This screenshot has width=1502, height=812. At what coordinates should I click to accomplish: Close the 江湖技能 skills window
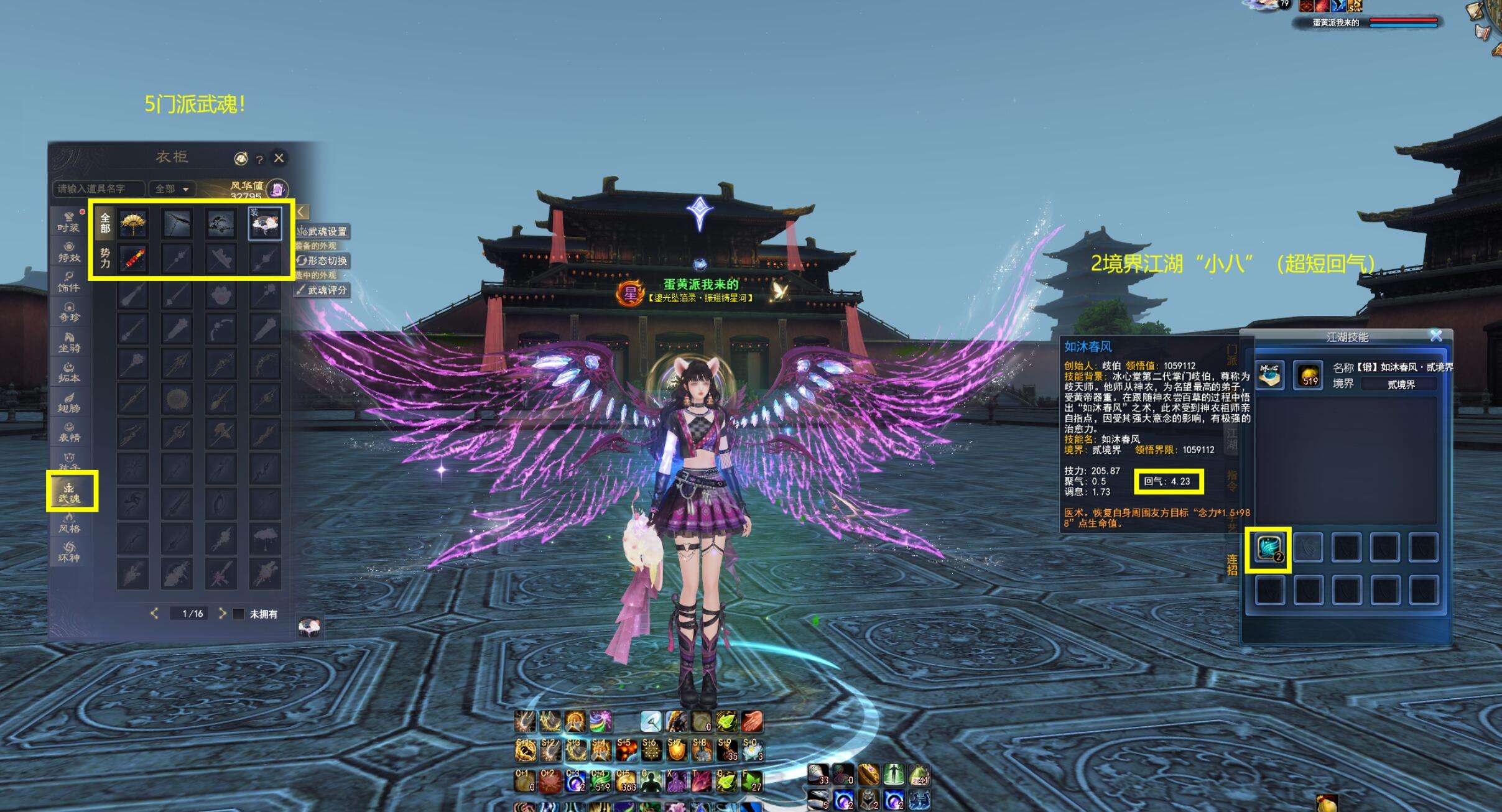coord(1436,336)
